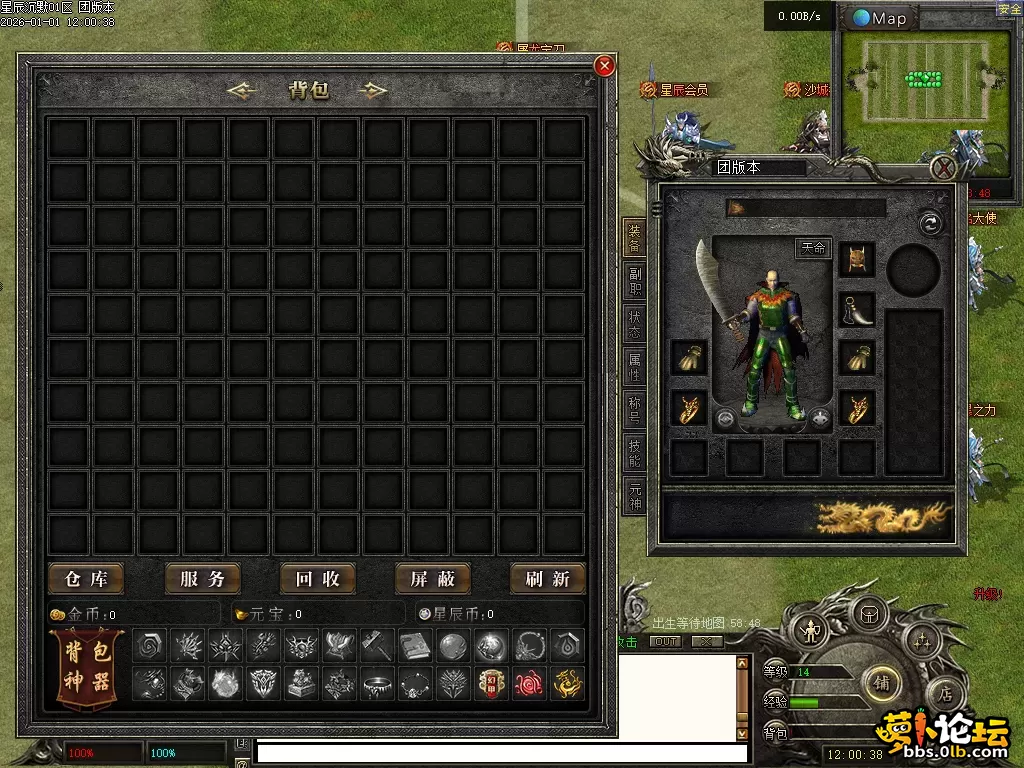The image size is (1024, 768).
Task: Switch to the 称号 titles tab
Action: tap(634, 410)
